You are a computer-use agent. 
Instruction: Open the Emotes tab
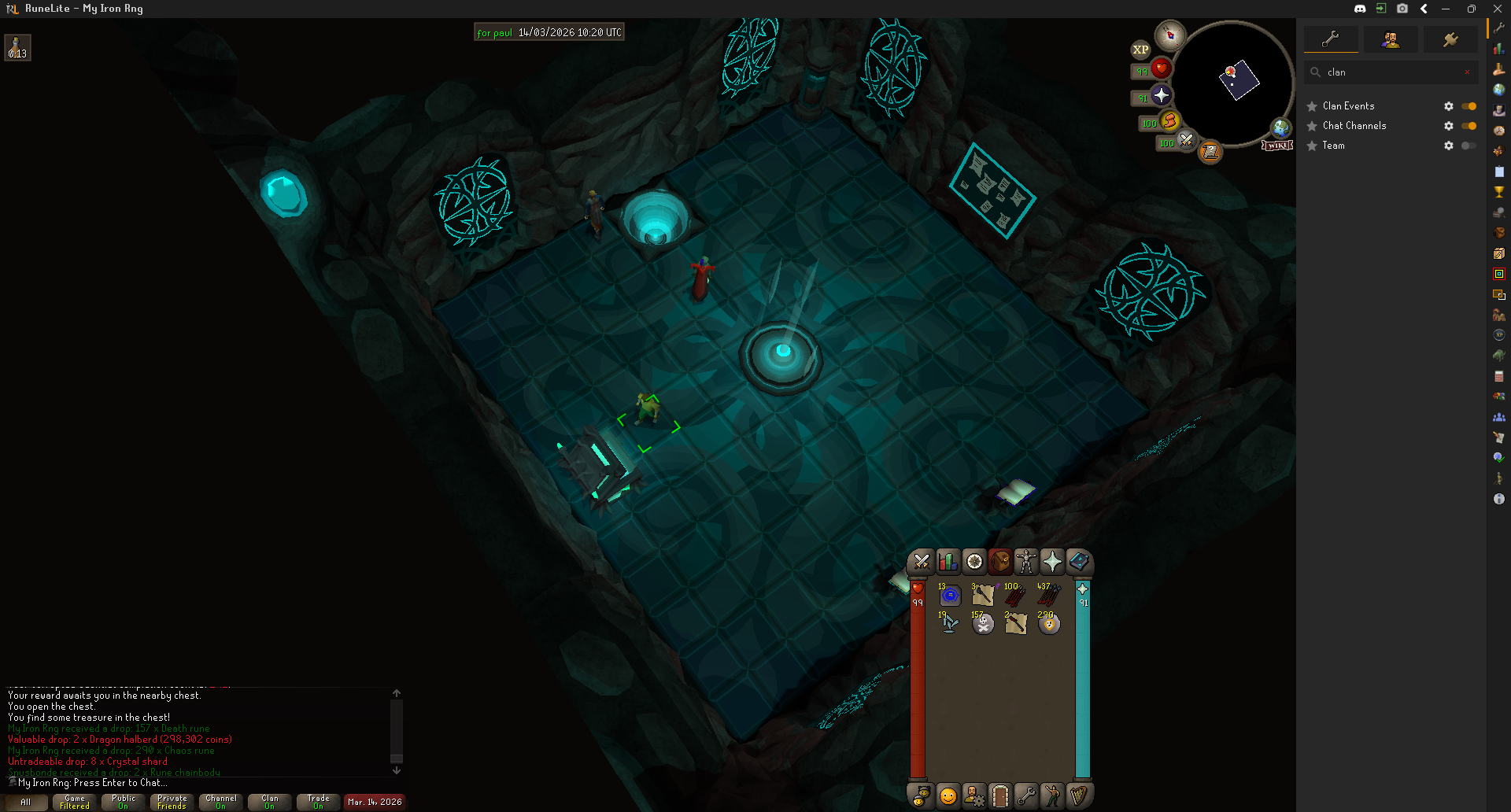coord(1052,796)
